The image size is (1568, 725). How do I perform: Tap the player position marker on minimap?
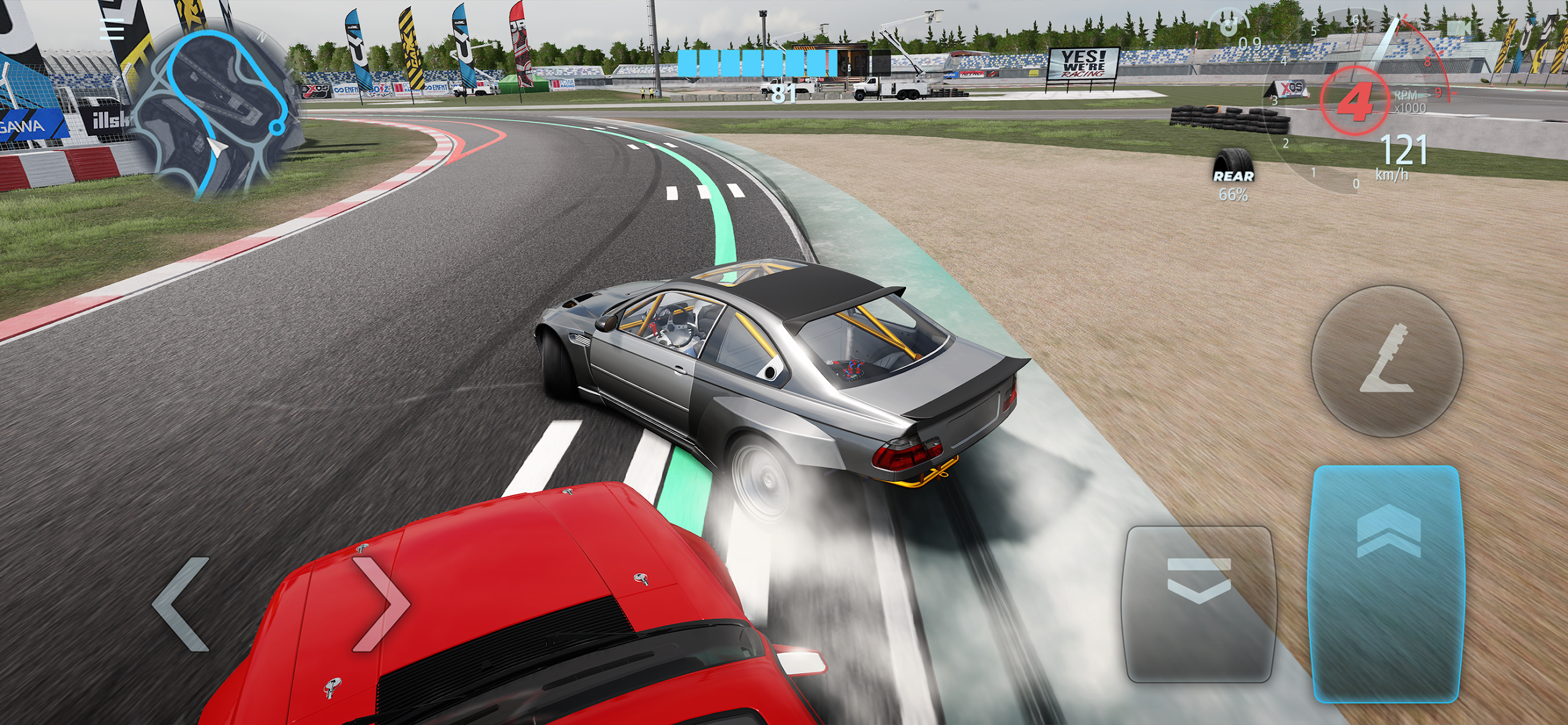[x=216, y=148]
